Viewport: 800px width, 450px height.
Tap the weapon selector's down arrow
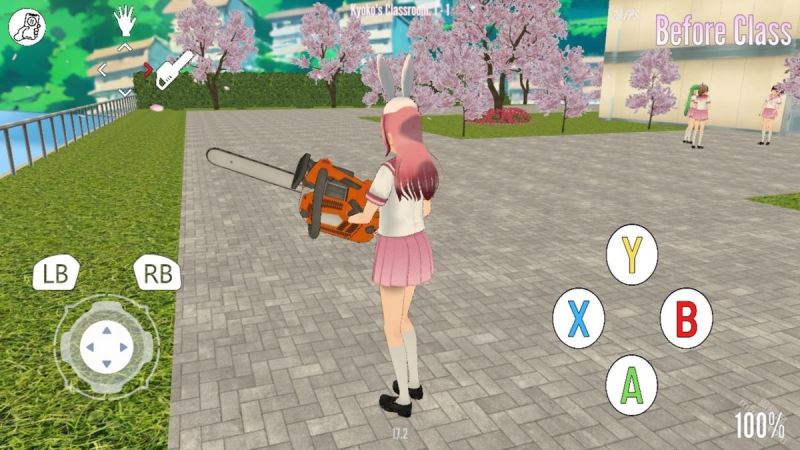[125, 93]
